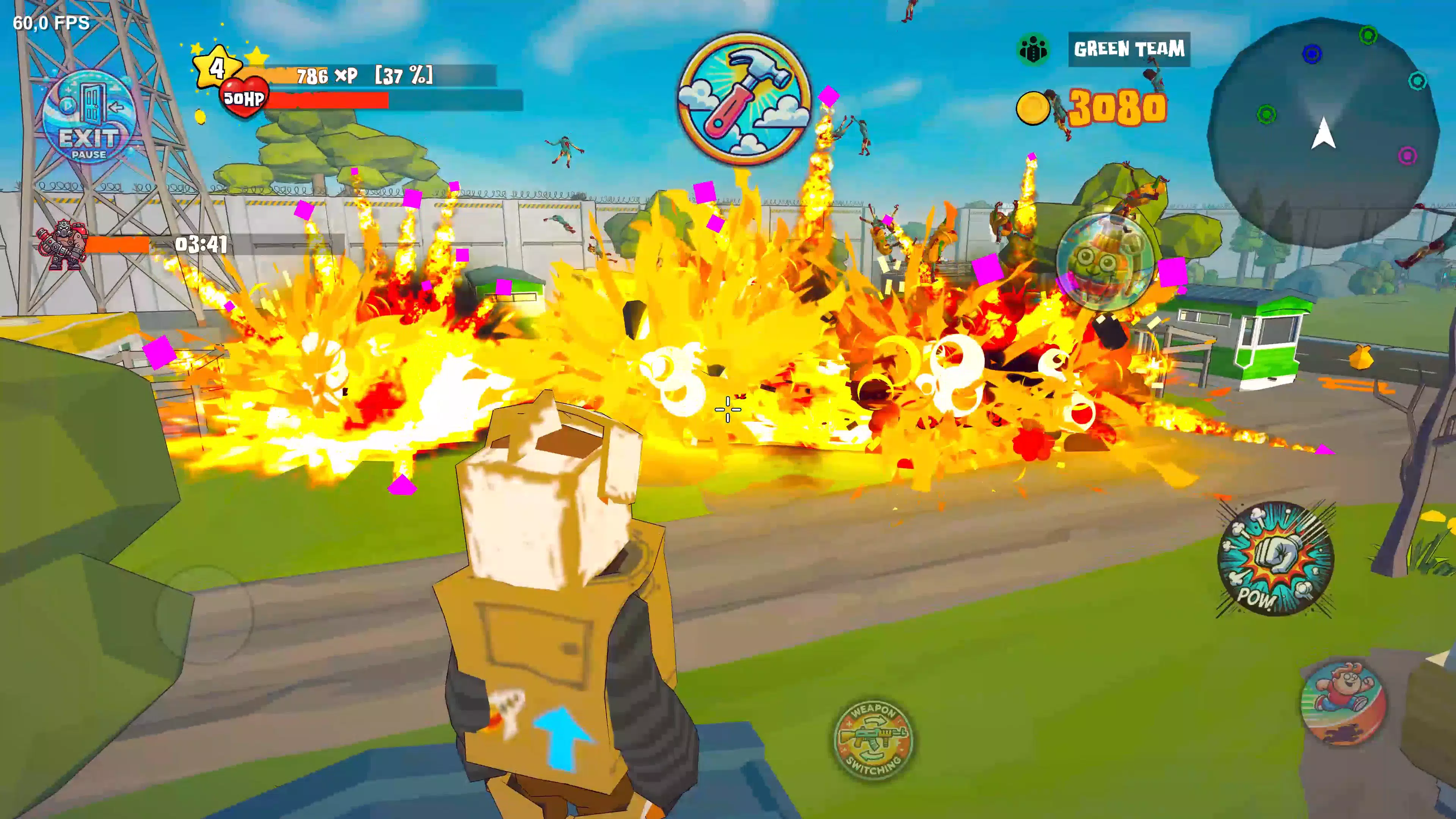Use the POW punch attack

pos(1276,560)
